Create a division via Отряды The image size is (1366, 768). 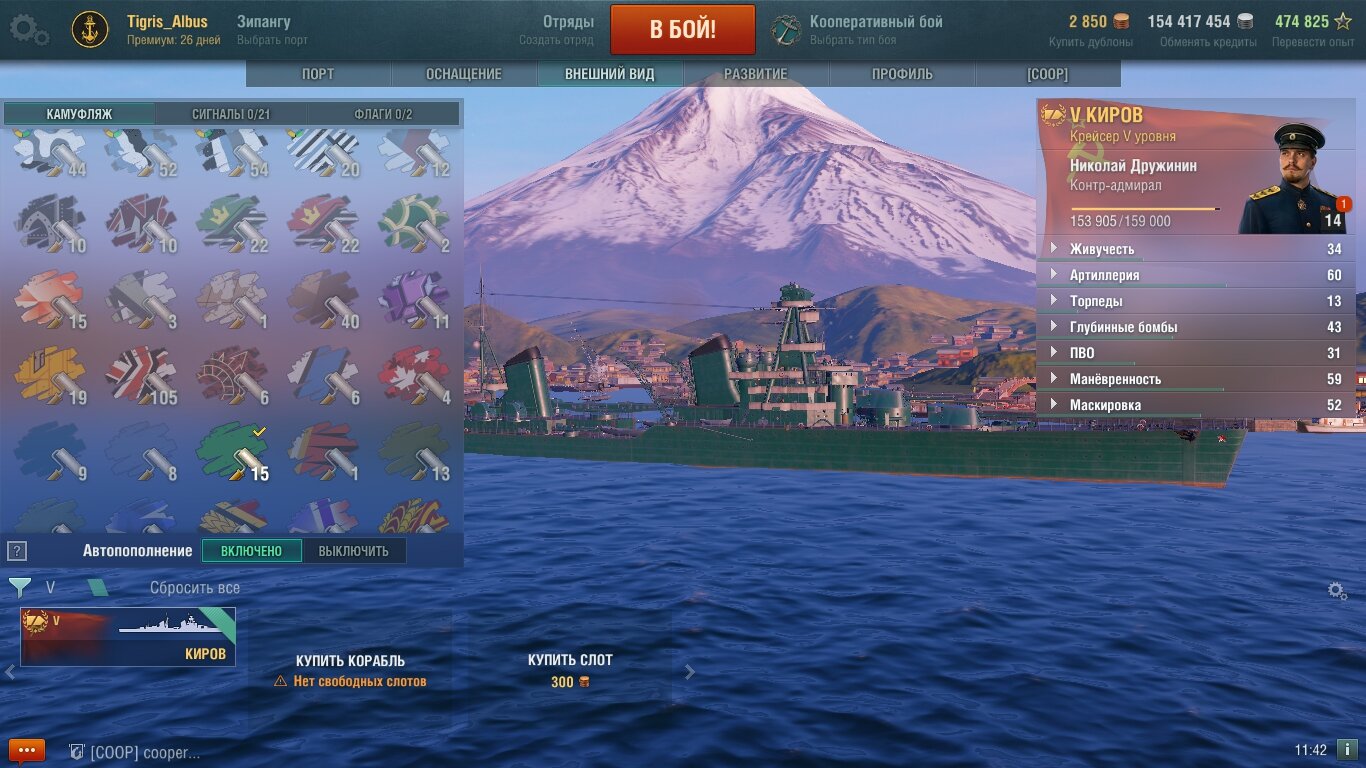[568, 29]
